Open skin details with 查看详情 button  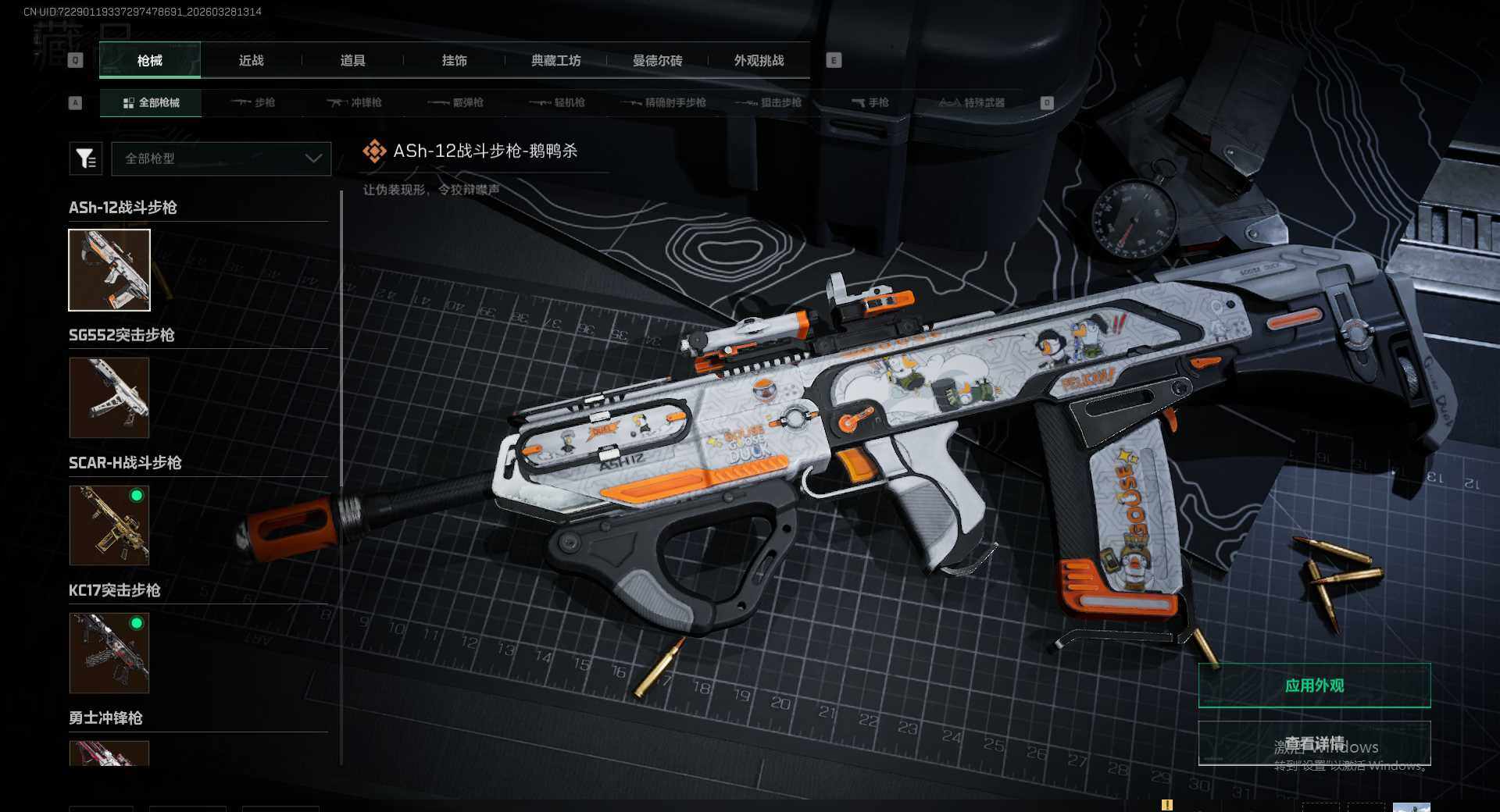[1314, 743]
